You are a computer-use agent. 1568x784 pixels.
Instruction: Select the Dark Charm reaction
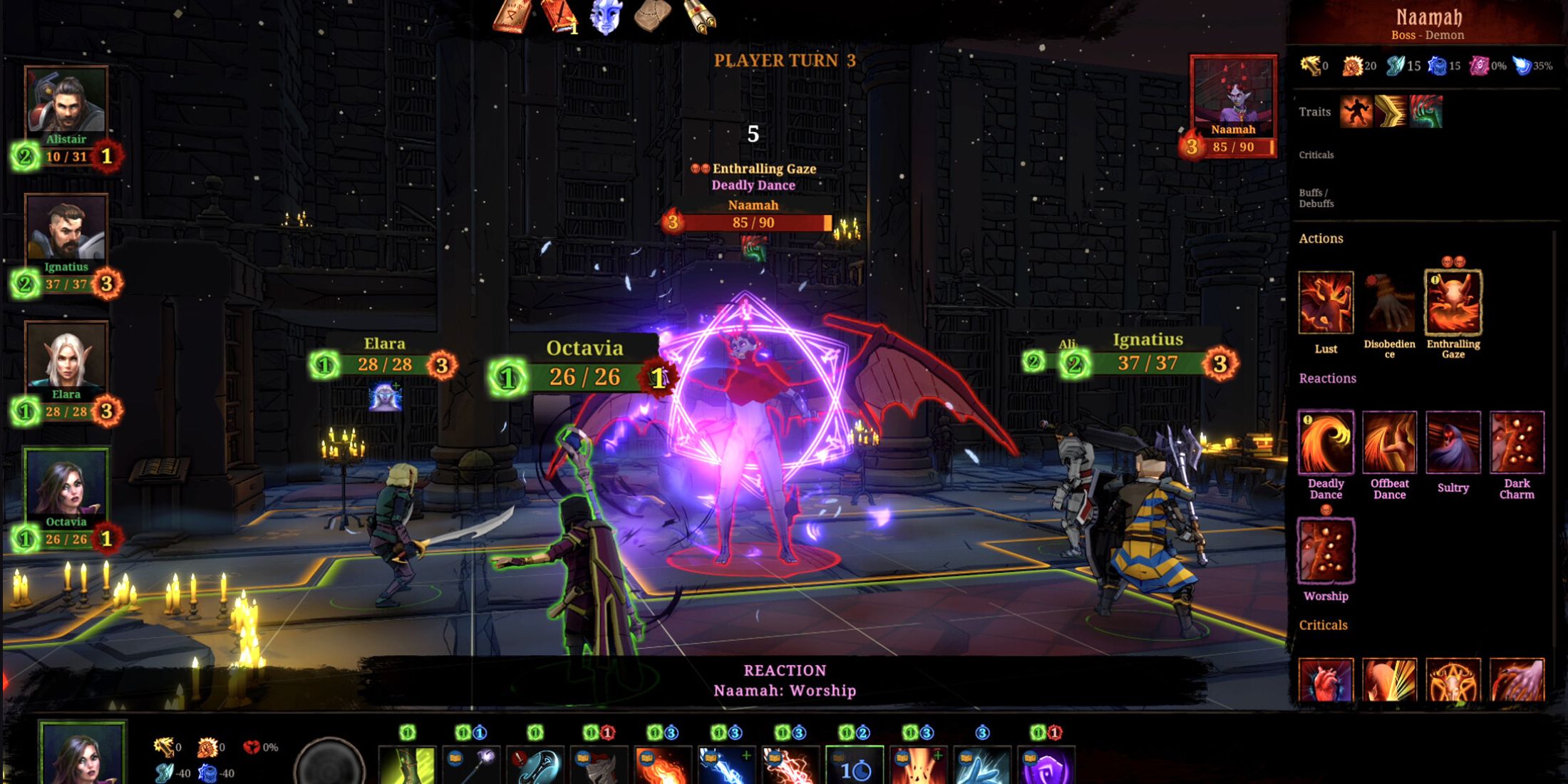point(1517,442)
